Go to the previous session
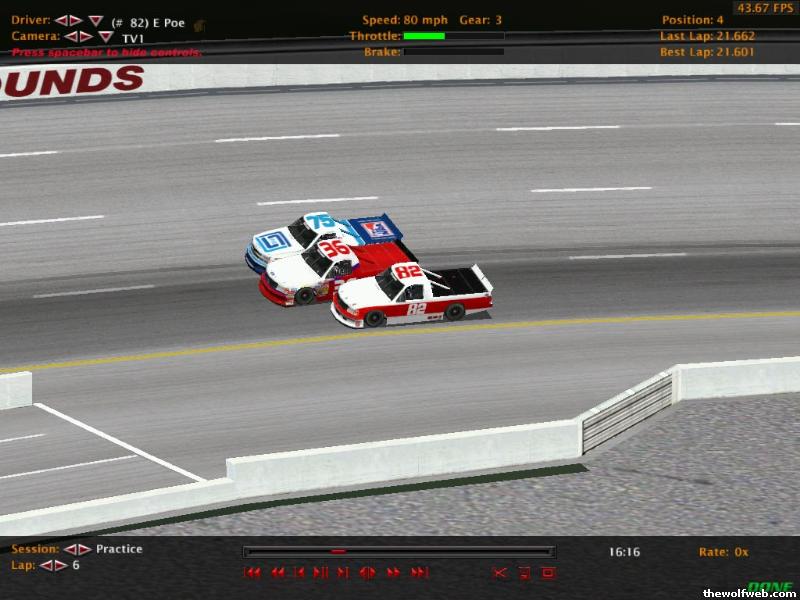Viewport: 800px width, 600px height. coord(71,549)
